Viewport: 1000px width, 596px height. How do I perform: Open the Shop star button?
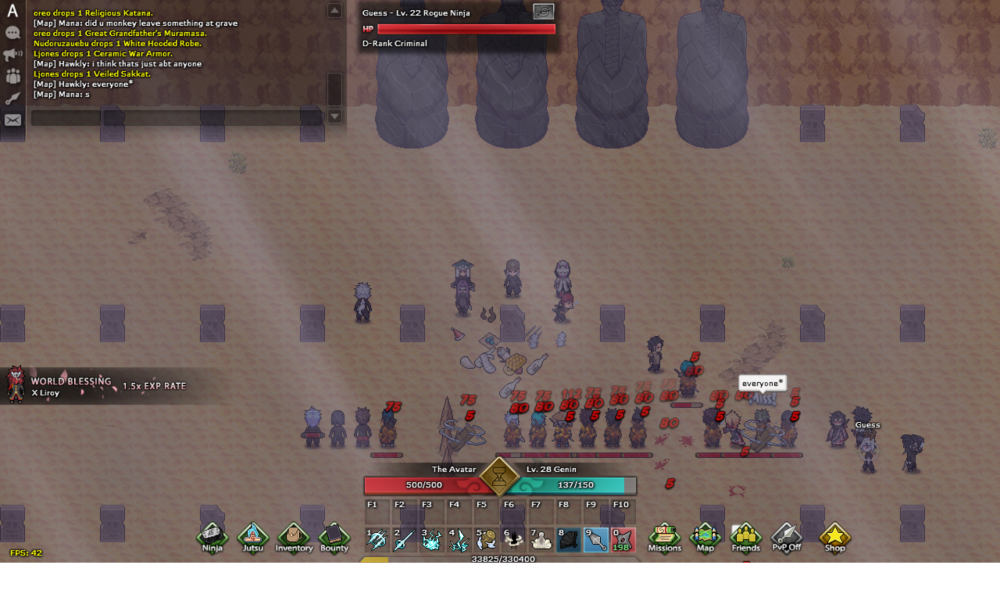point(835,537)
